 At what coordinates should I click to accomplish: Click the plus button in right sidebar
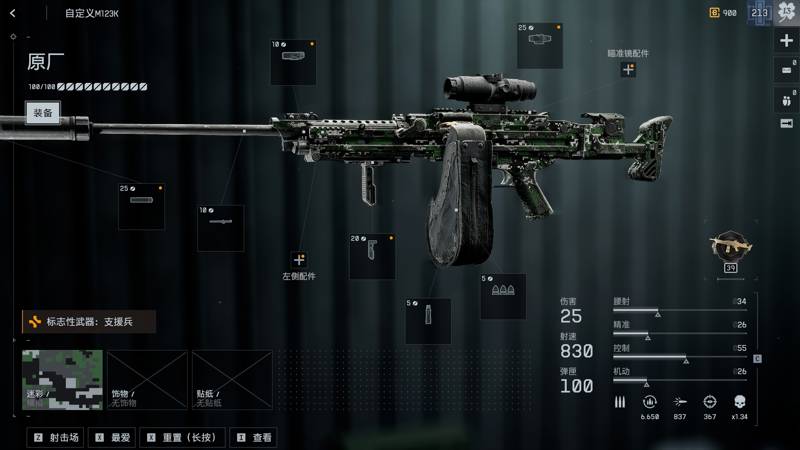(x=786, y=41)
